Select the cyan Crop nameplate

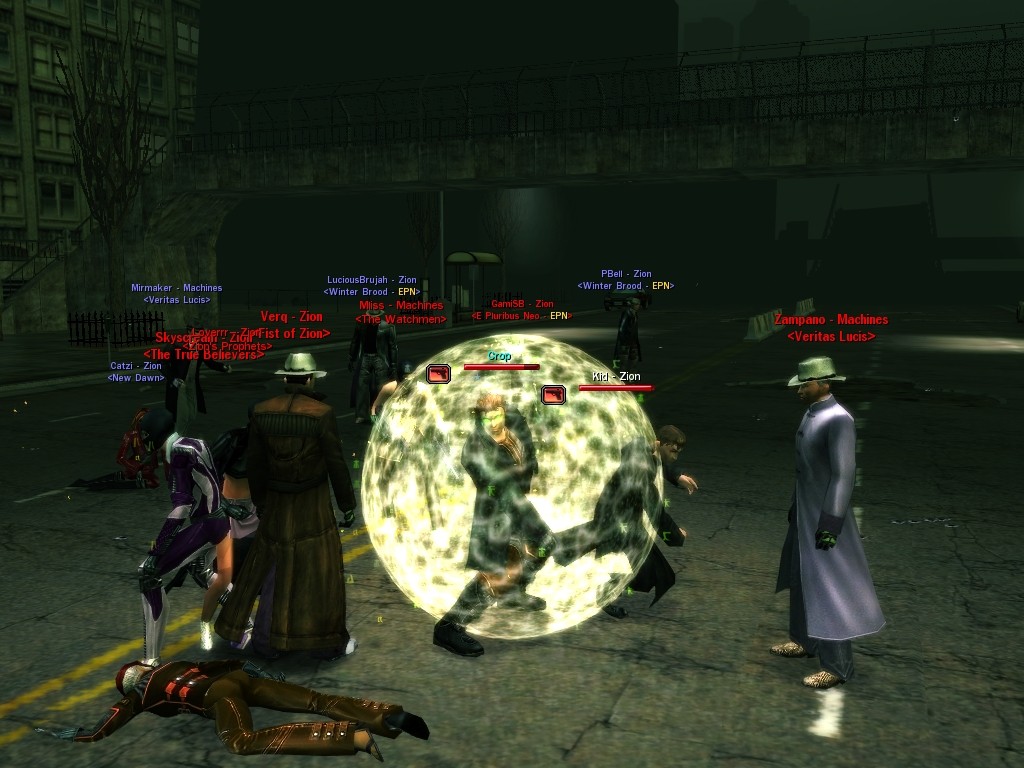click(500, 356)
